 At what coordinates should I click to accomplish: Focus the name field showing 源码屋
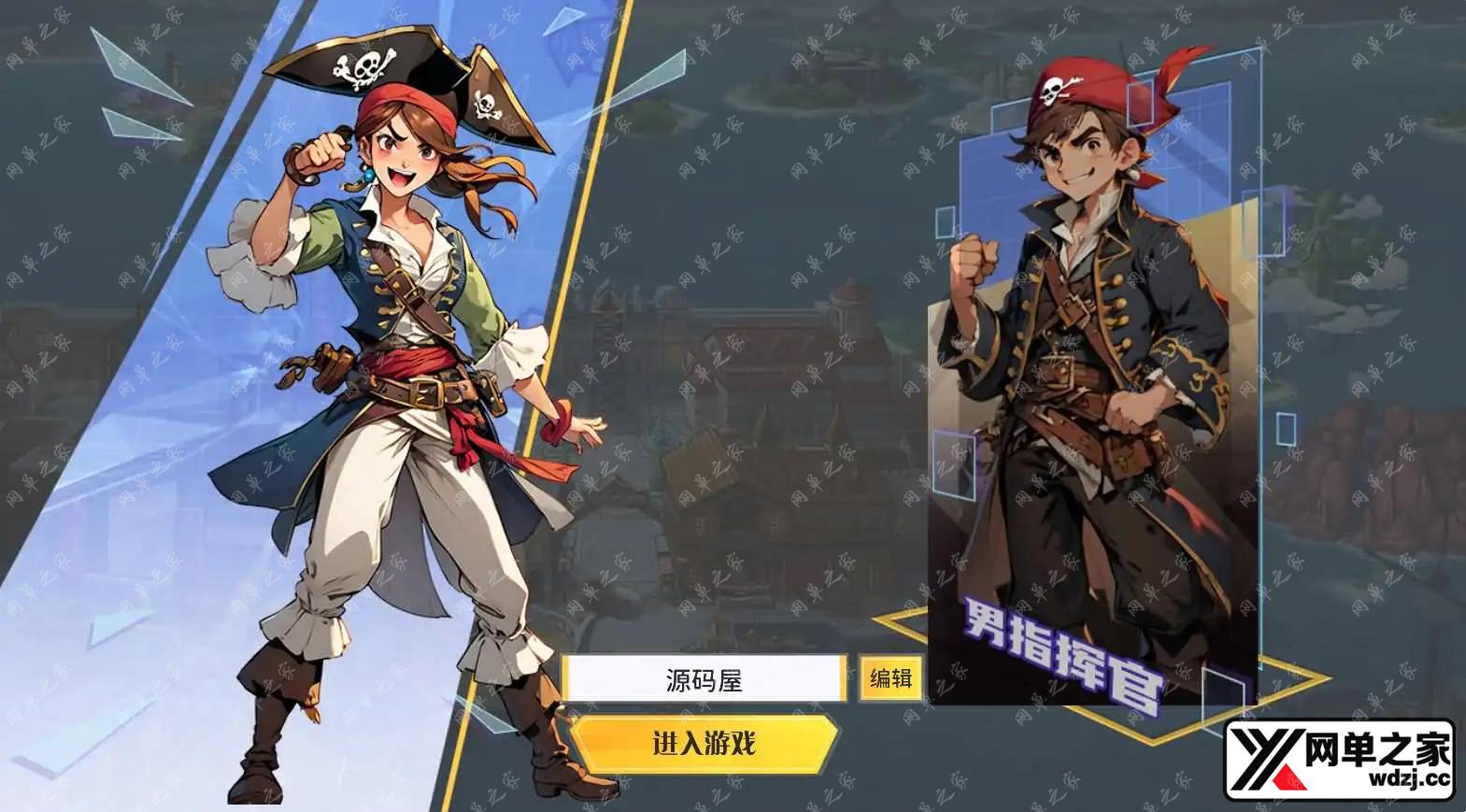coord(704,679)
